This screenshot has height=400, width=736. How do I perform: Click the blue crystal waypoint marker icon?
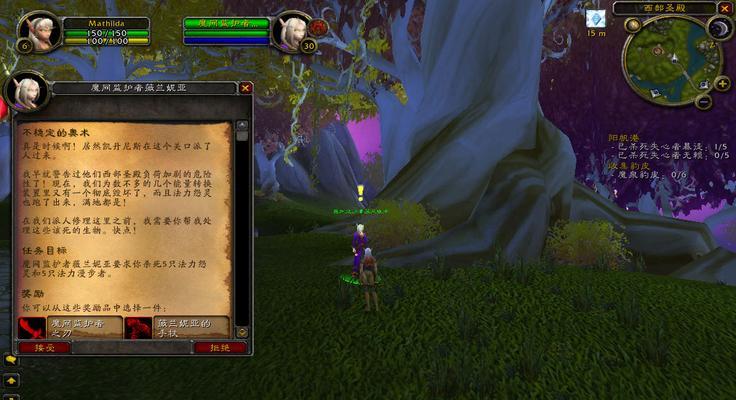coord(596,19)
